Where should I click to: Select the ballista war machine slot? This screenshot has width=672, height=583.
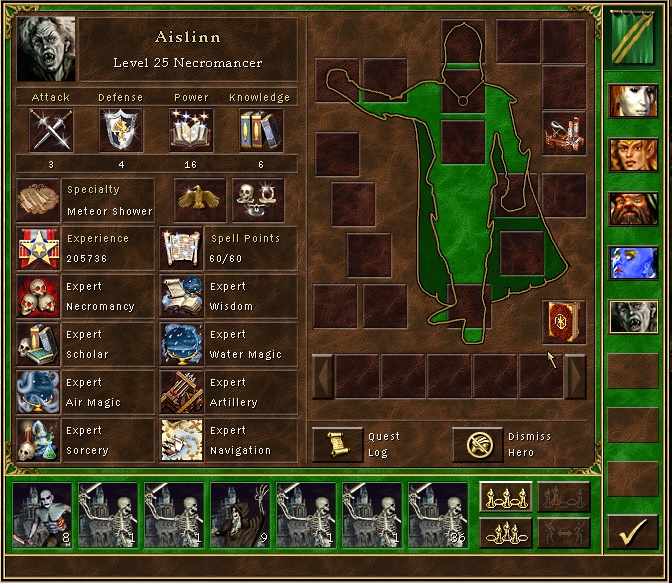click(x=563, y=133)
